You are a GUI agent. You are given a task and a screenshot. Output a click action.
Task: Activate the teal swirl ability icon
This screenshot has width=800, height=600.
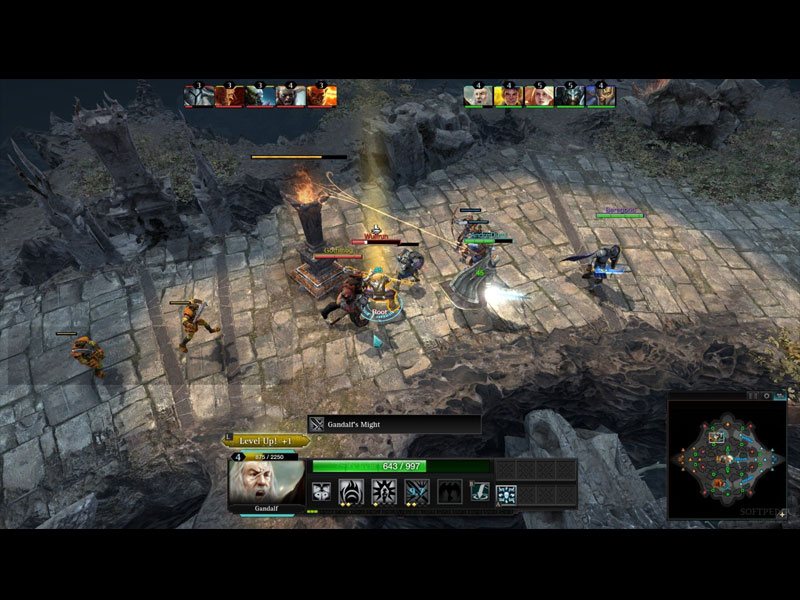[x=481, y=491]
